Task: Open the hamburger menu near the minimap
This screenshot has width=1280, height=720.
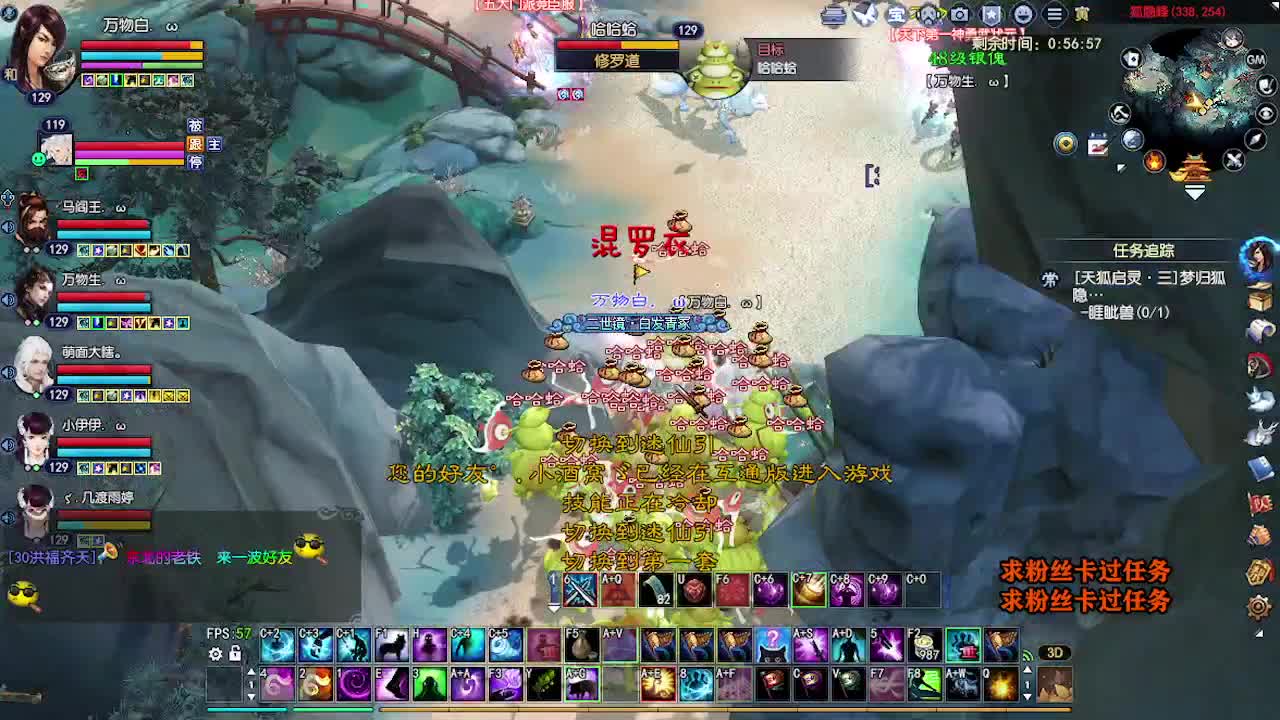Action: (x=1054, y=13)
